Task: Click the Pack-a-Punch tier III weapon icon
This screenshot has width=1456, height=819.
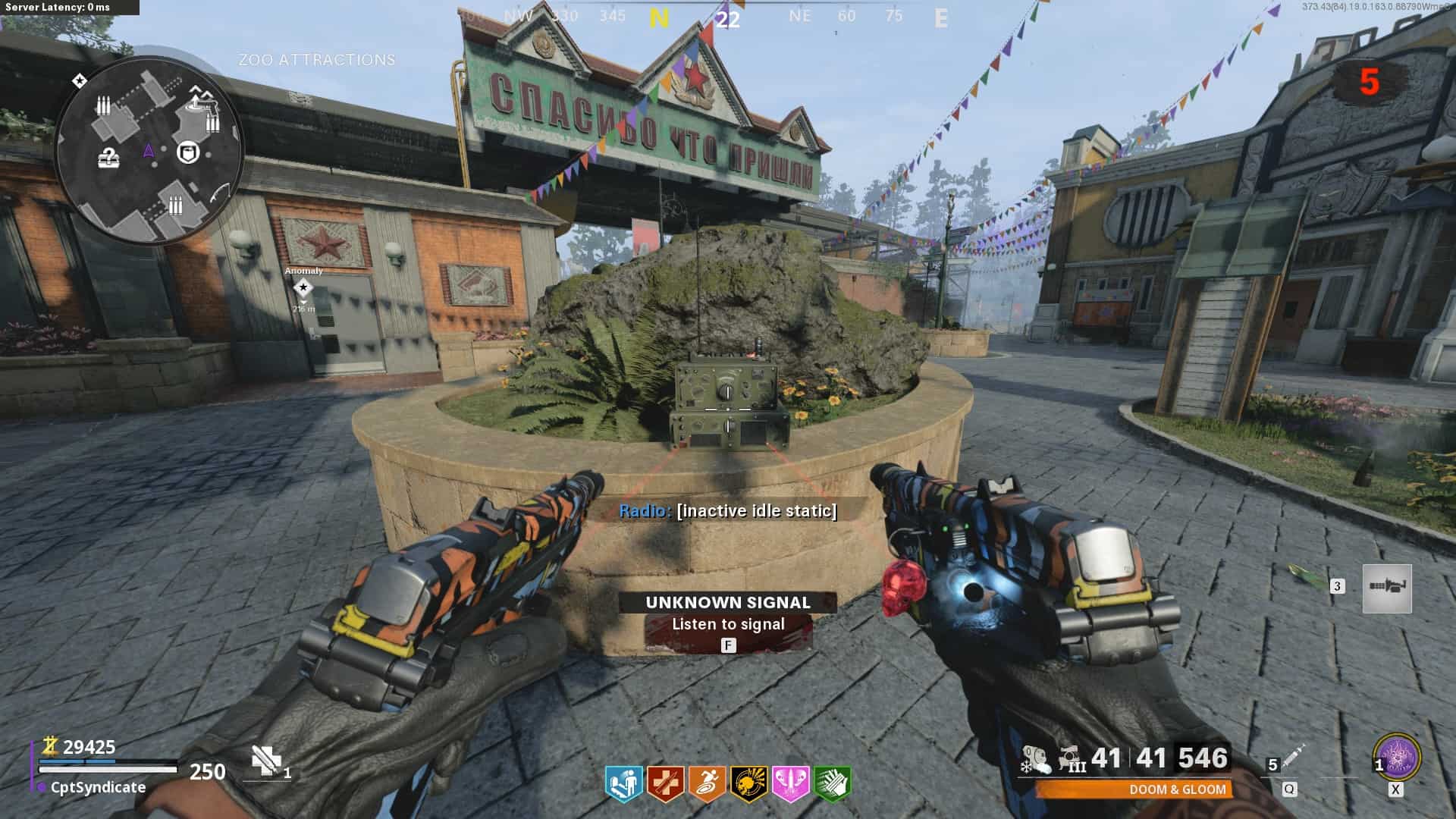Action: (1072, 759)
